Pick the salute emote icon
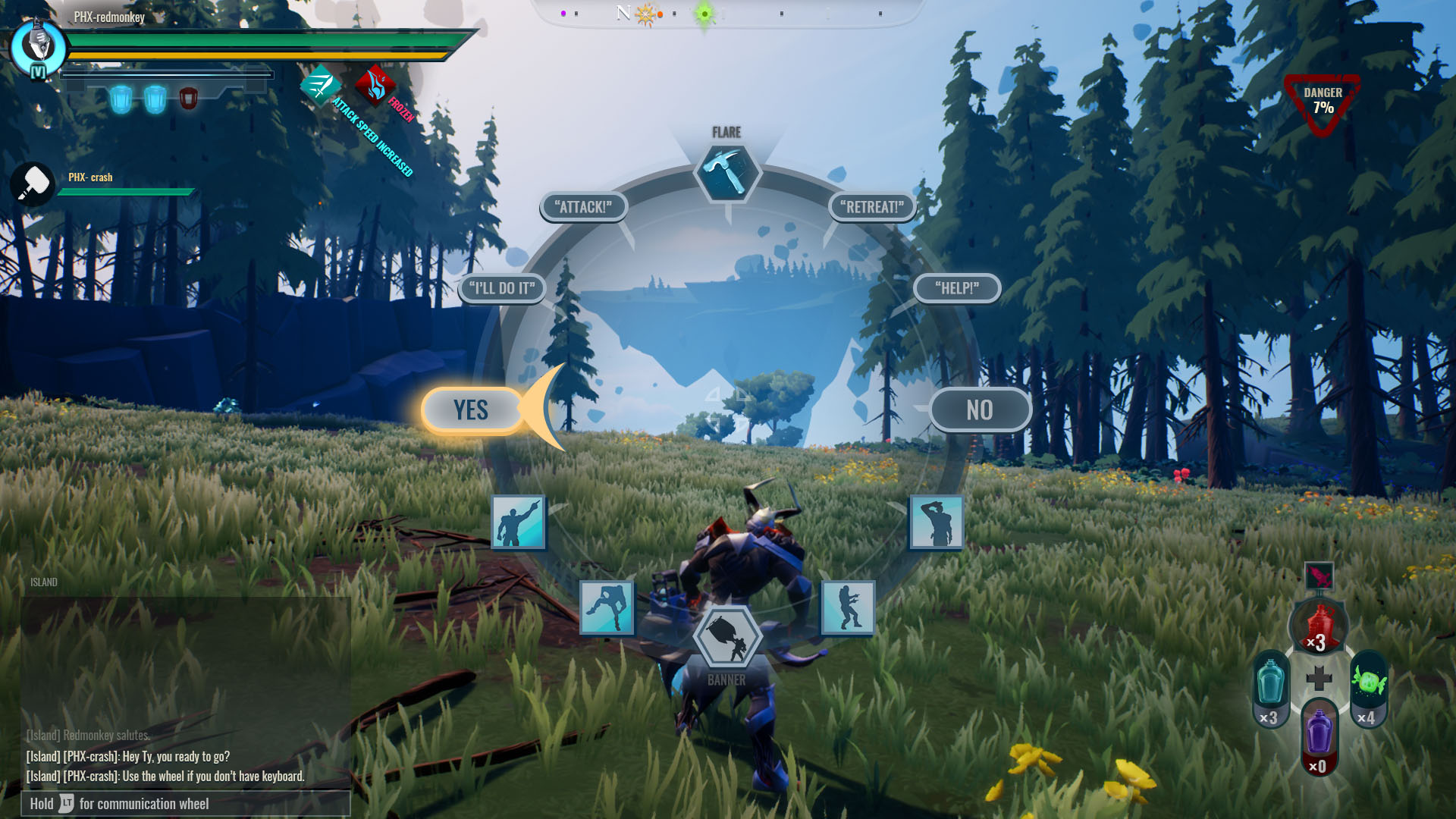 937,522
